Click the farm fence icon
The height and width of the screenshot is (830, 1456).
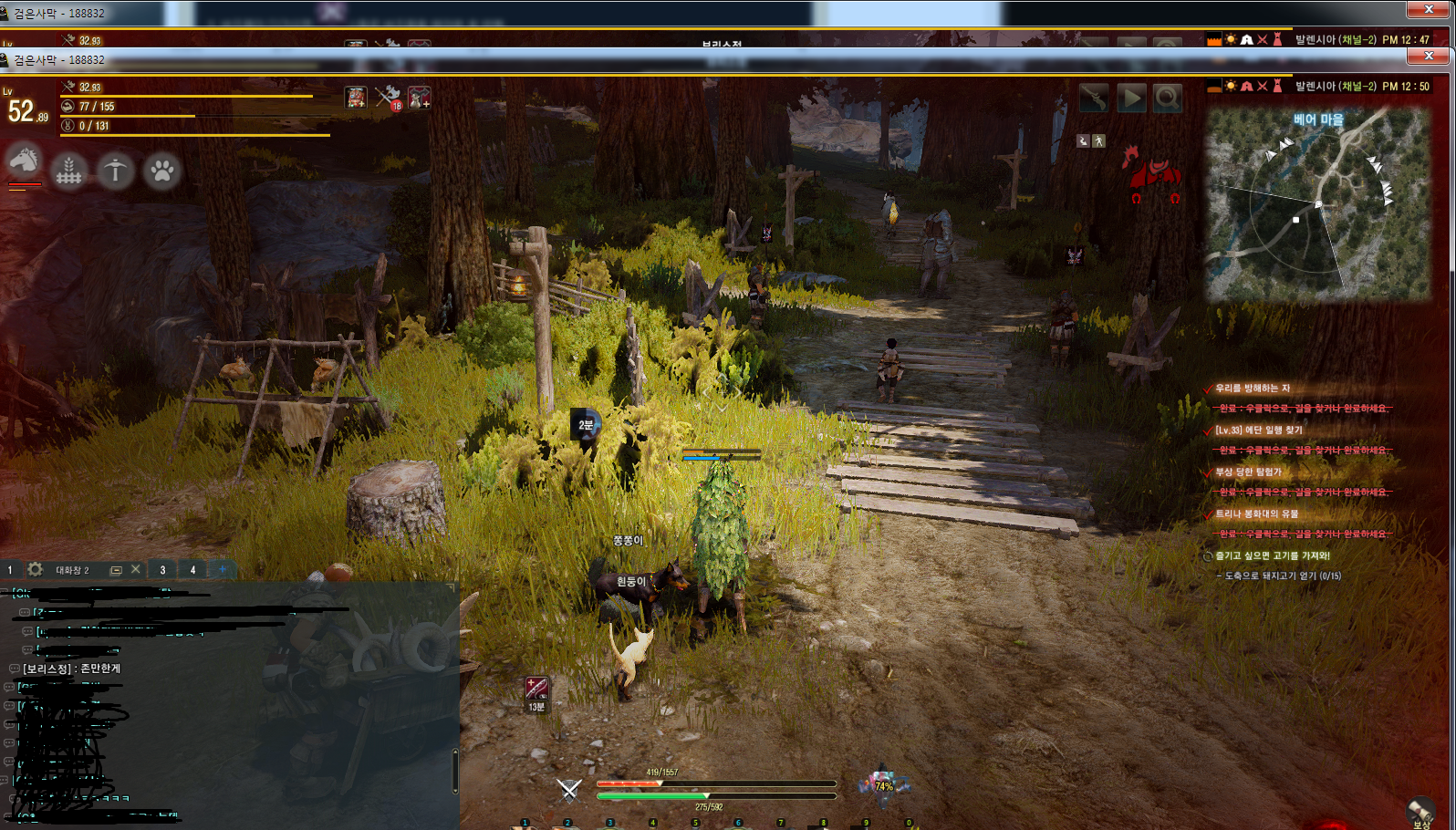pyautogui.click(x=69, y=171)
